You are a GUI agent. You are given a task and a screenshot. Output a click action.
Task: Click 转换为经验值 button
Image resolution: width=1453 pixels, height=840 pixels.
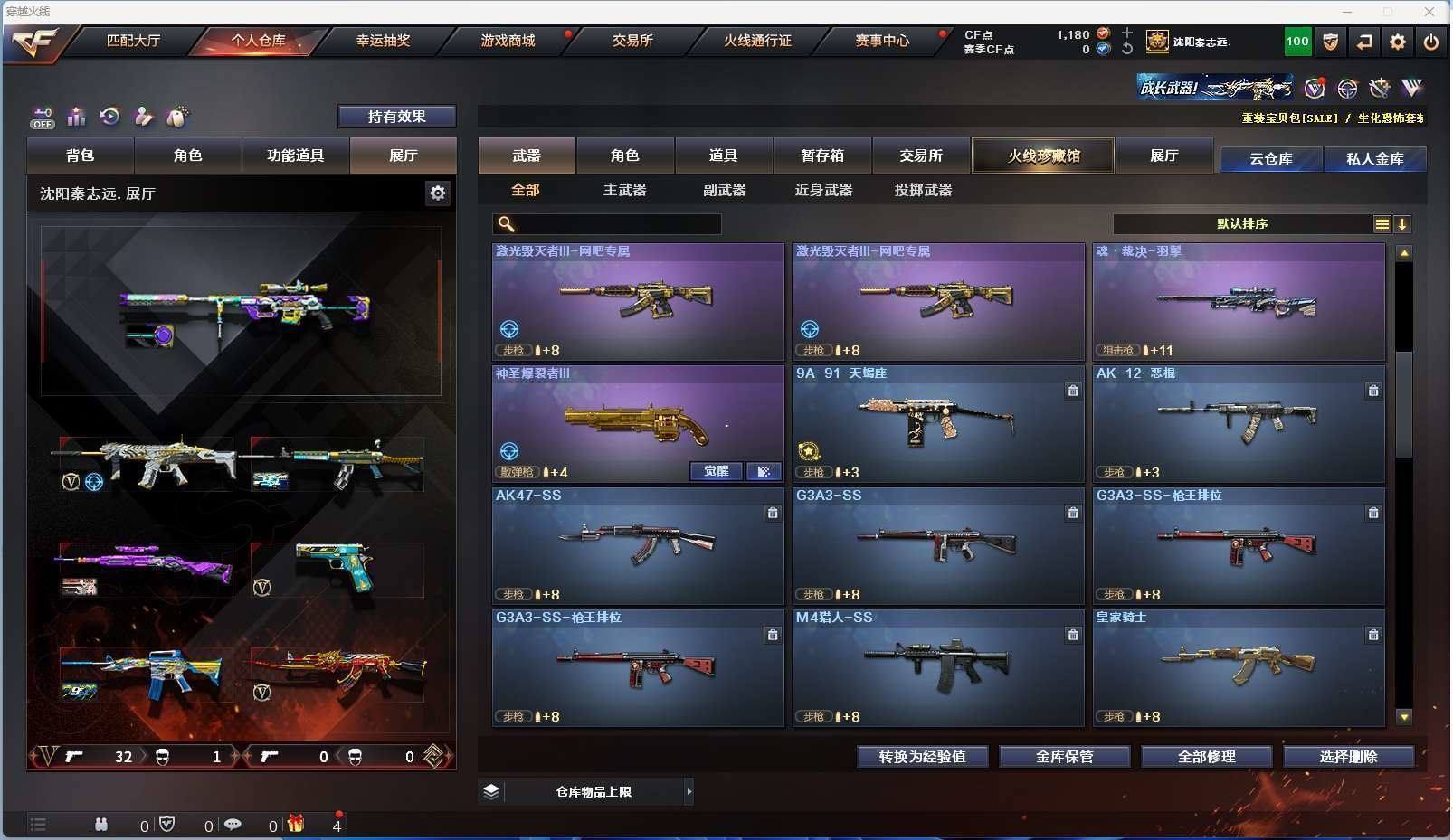[922, 757]
